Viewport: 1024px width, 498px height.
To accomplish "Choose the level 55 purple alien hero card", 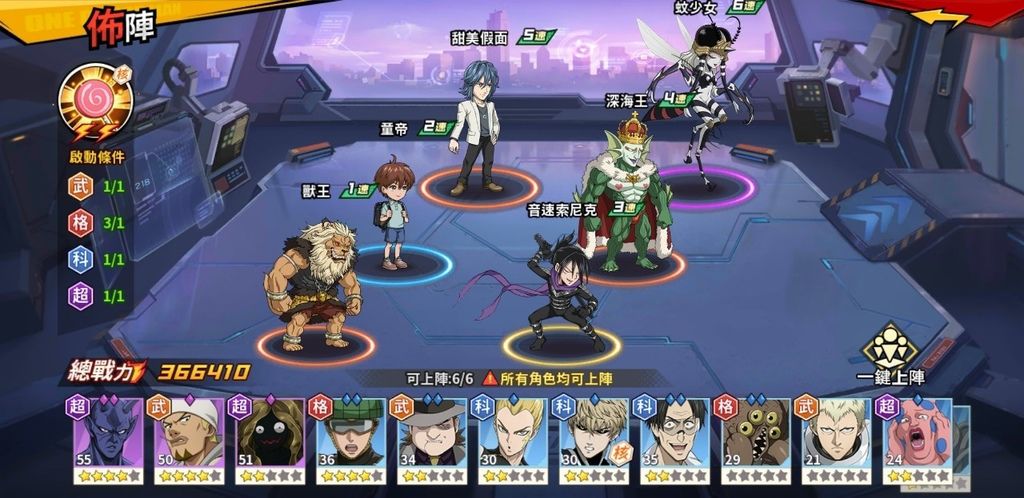I will (x=108, y=440).
